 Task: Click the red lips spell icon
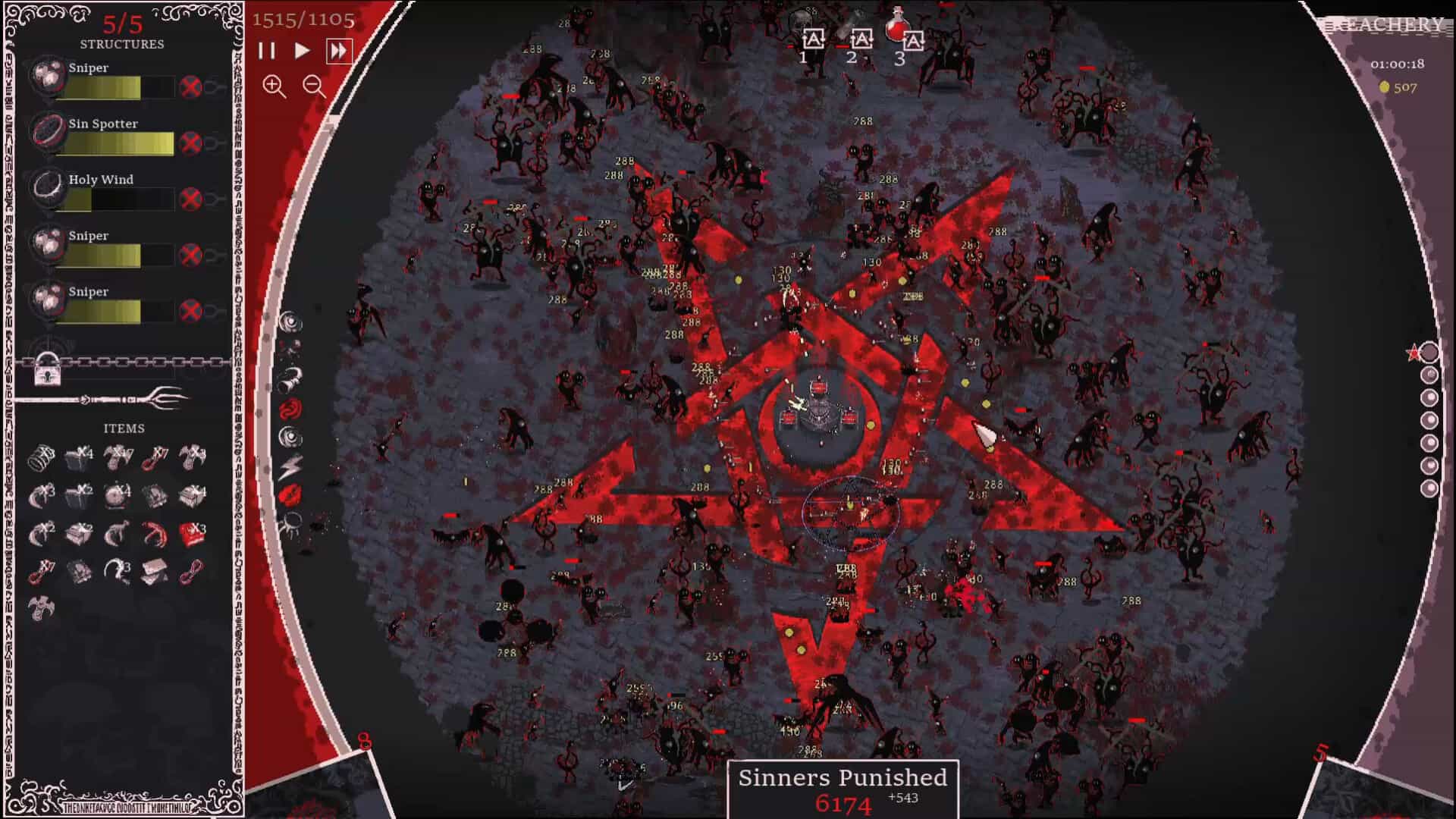click(289, 494)
